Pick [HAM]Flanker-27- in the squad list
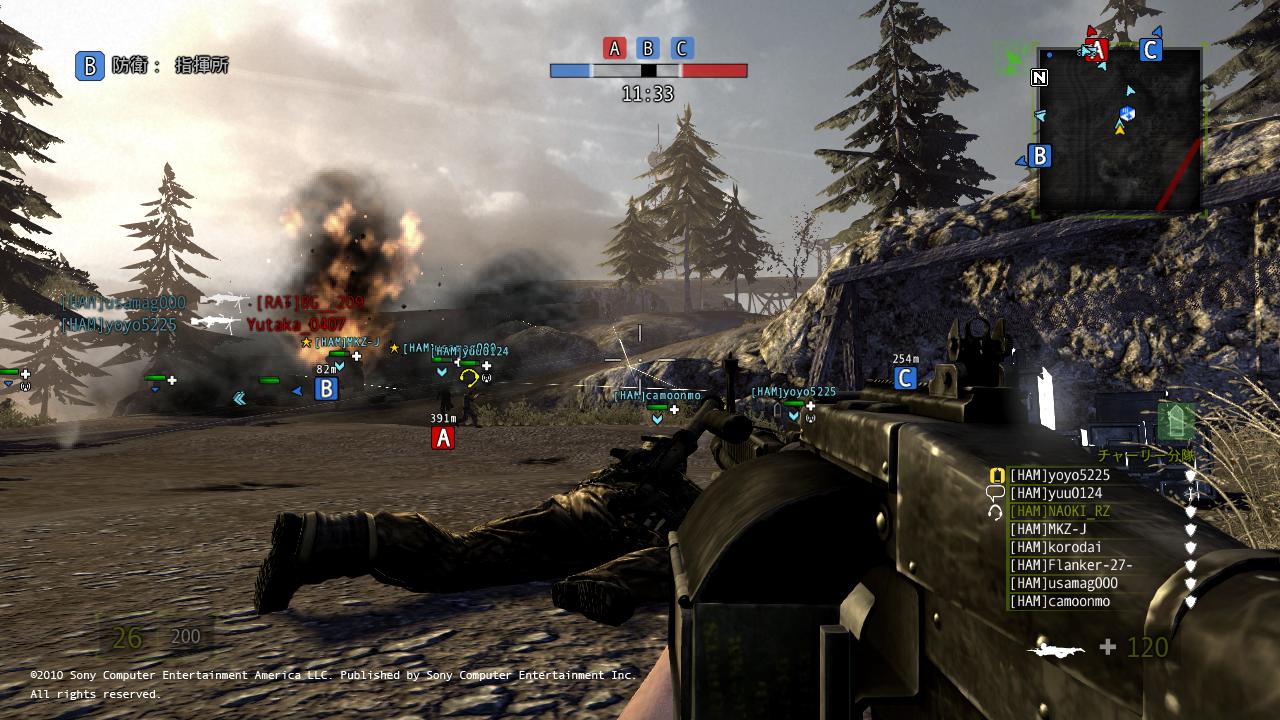The width and height of the screenshot is (1280, 720). pos(1070,565)
